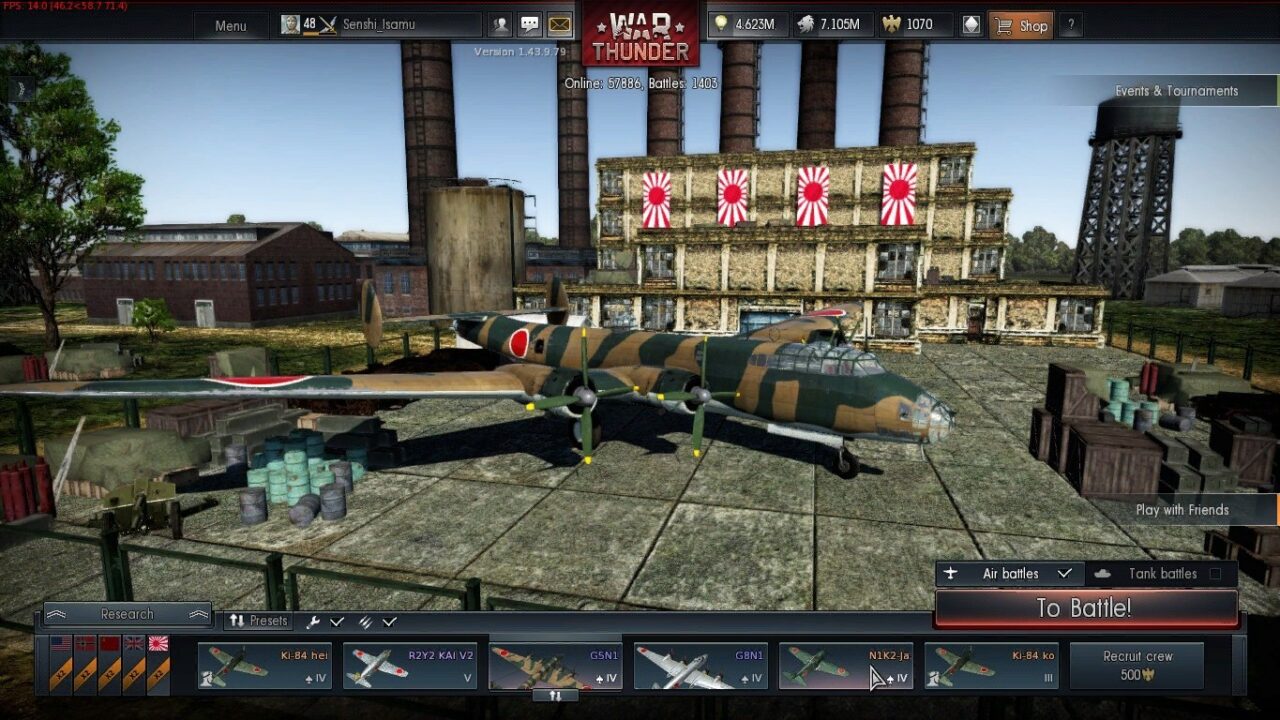The height and width of the screenshot is (720, 1280).
Task: Open the wrench modifications tool icon
Action: pyautogui.click(x=314, y=621)
